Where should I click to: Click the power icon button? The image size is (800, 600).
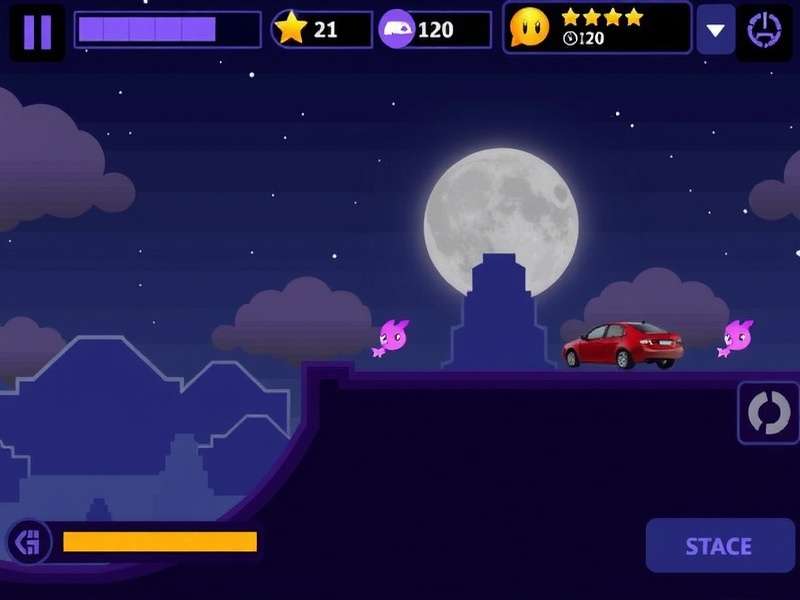tap(764, 30)
